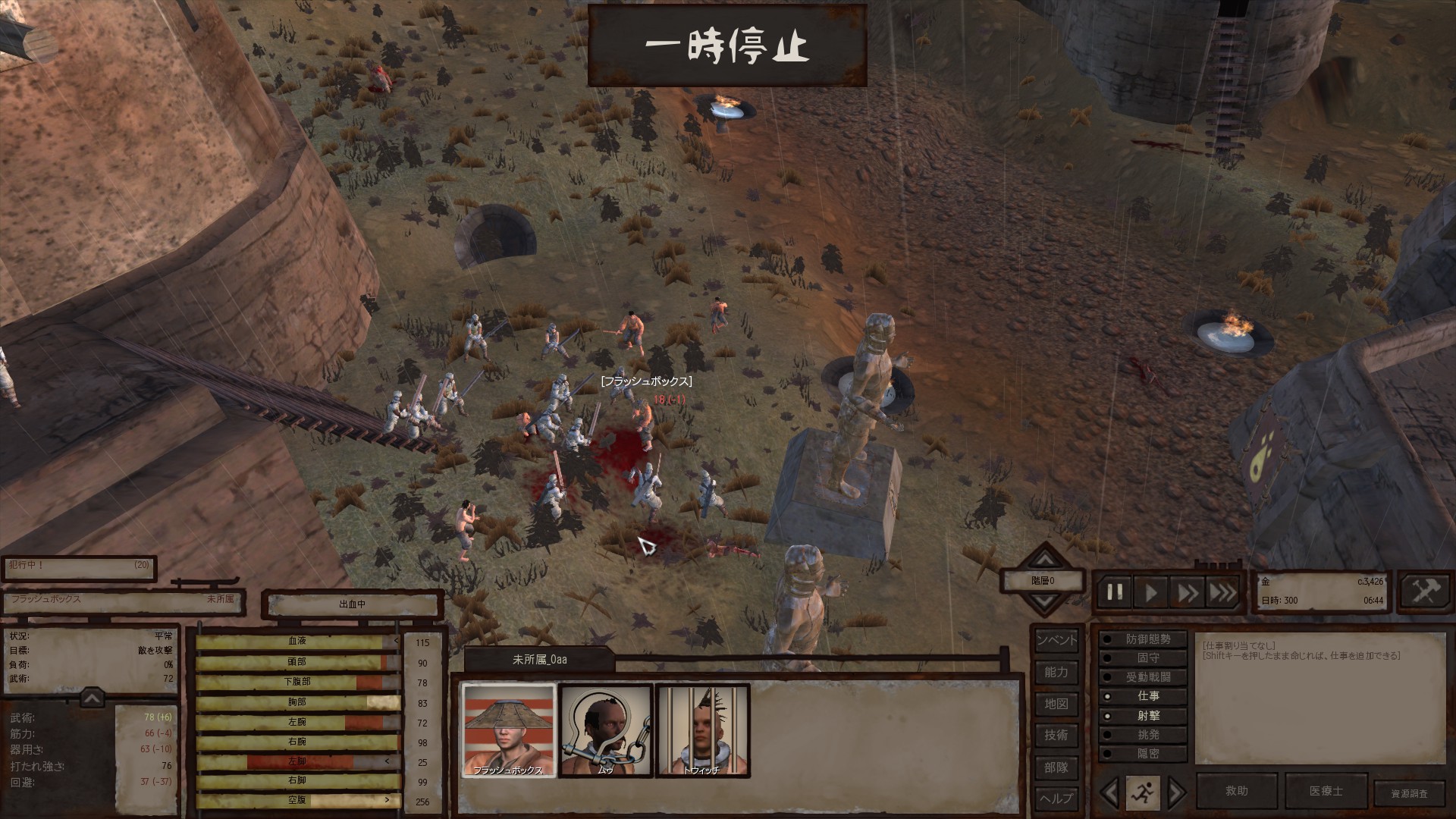Click the 救助 (rescue) order button

1236,791
